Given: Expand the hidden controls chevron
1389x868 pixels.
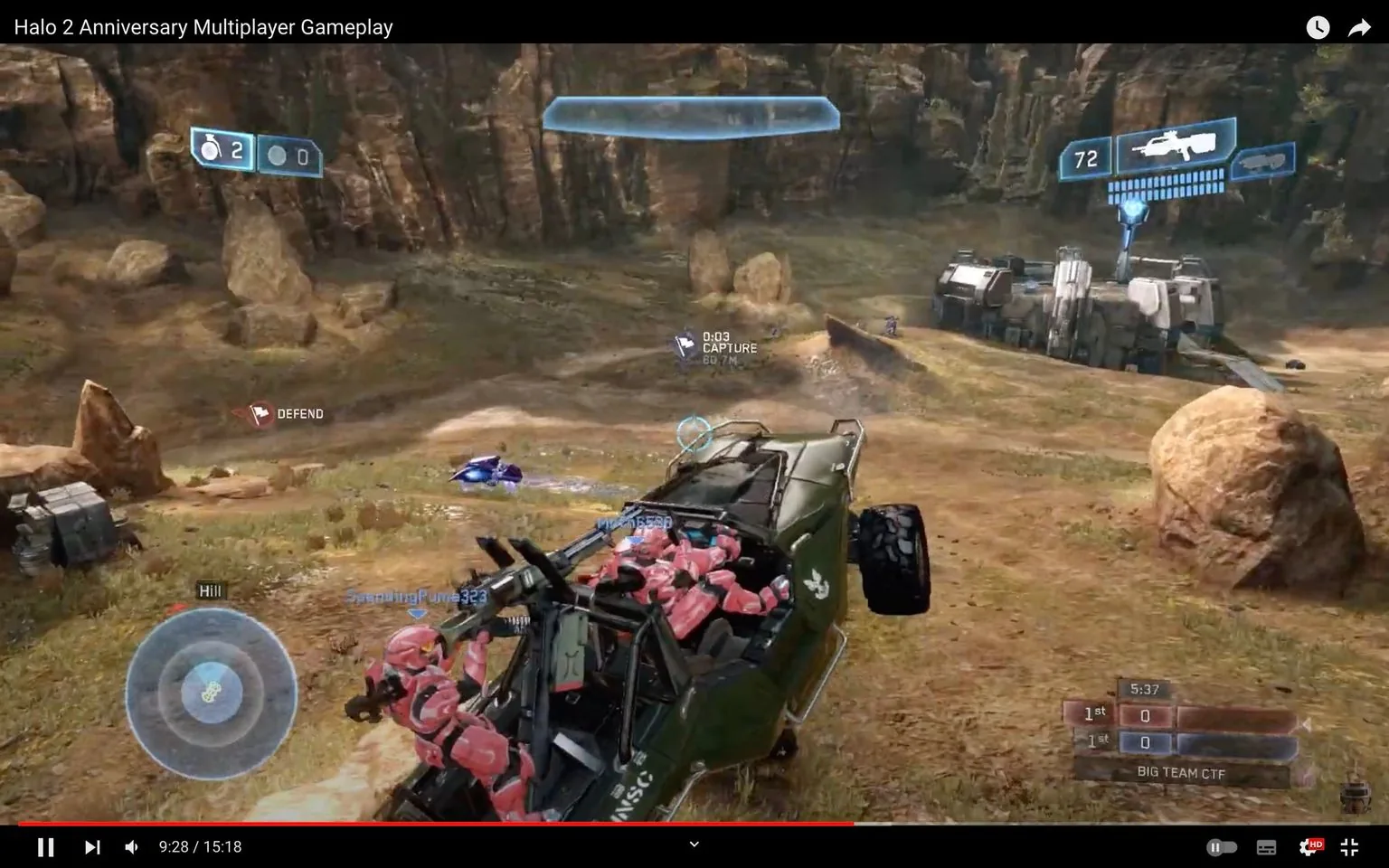Looking at the screenshot, I should coord(693,843).
